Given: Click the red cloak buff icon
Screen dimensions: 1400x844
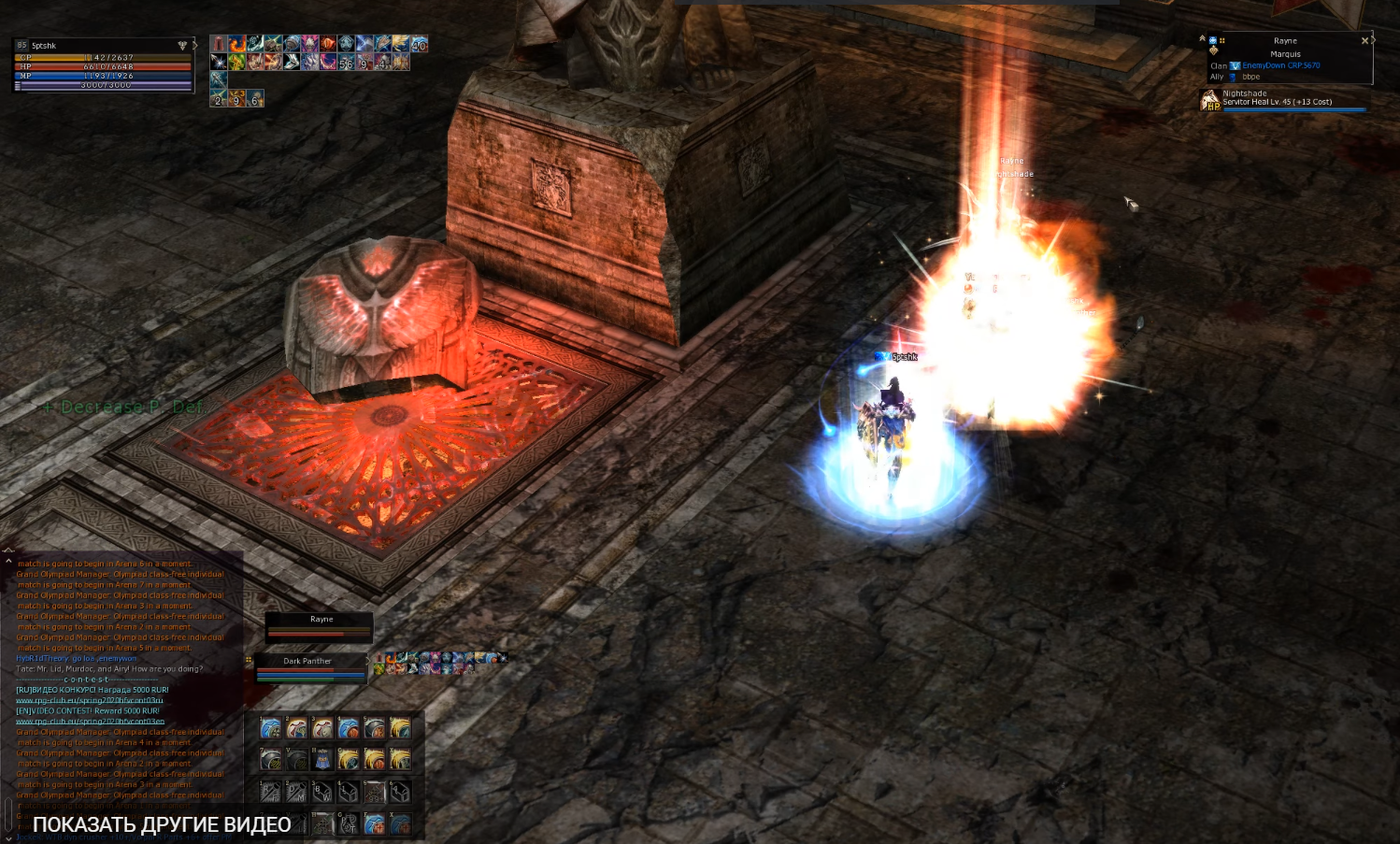Looking at the screenshot, I should (x=219, y=44).
